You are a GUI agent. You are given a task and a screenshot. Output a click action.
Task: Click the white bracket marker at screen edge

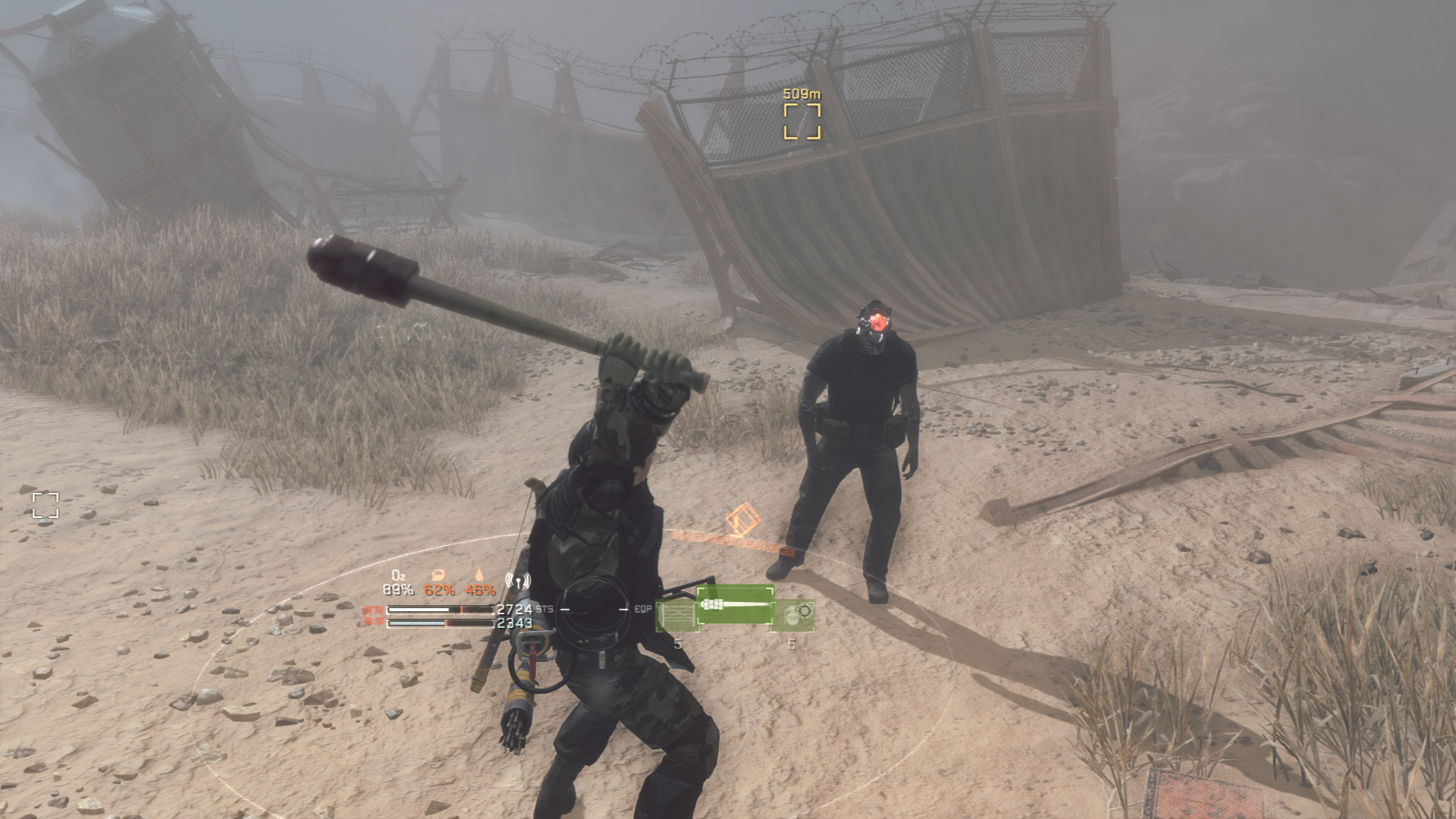[45, 505]
